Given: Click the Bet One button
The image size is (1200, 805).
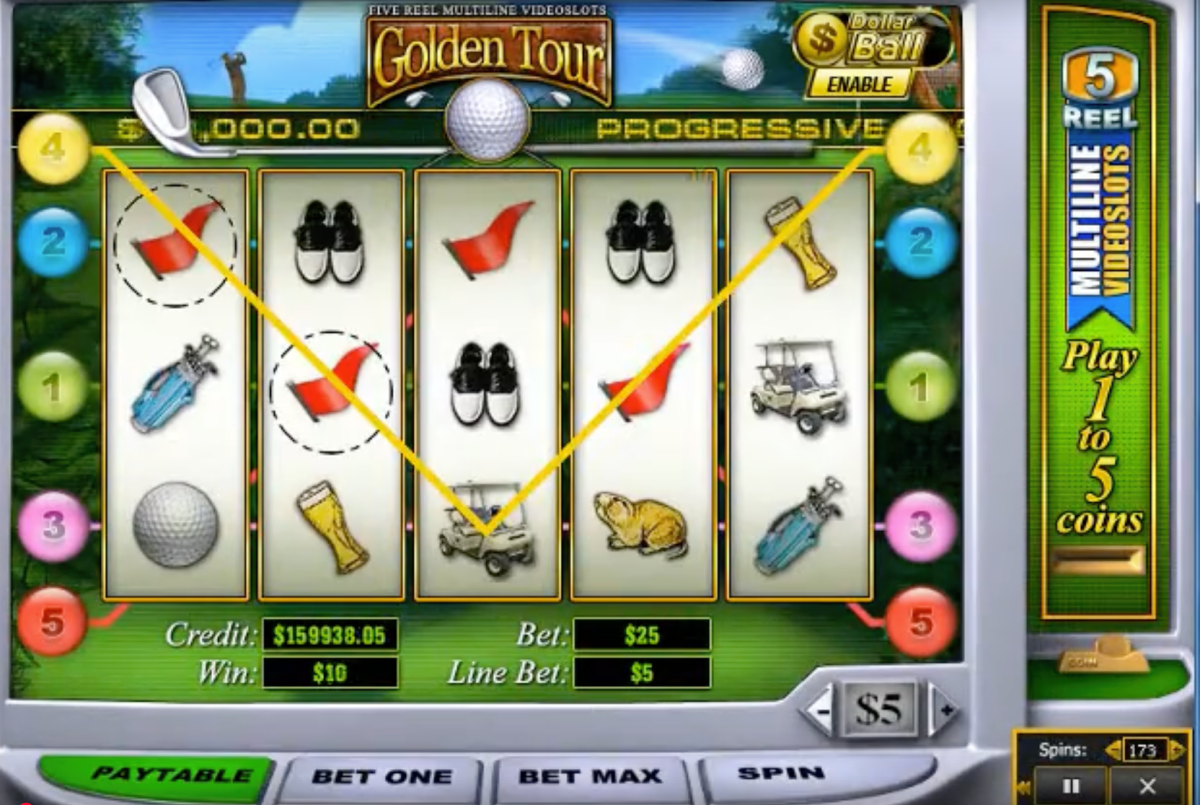Looking at the screenshot, I should click(x=381, y=777).
